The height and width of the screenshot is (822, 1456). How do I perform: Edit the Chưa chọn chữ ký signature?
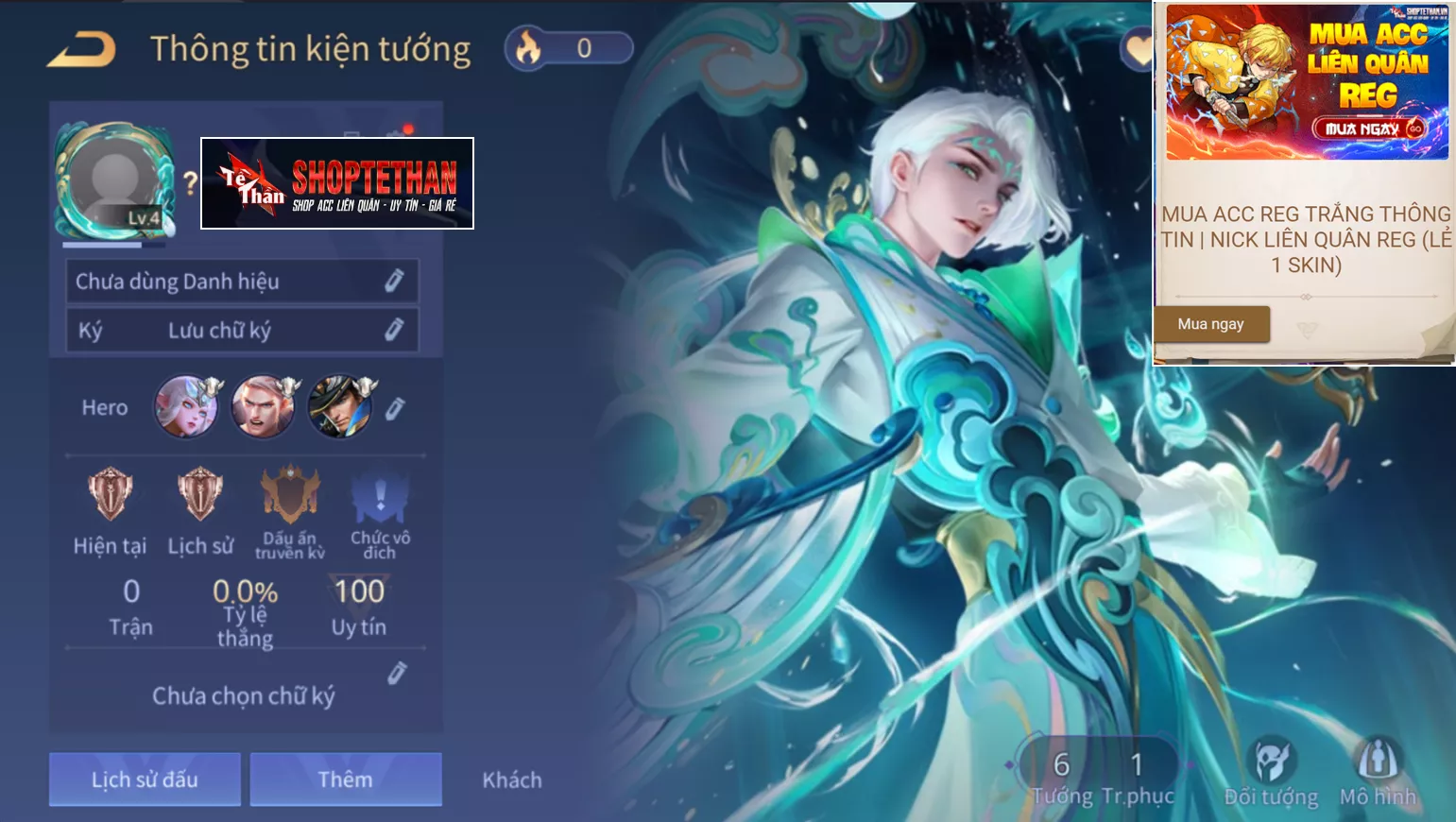(397, 674)
